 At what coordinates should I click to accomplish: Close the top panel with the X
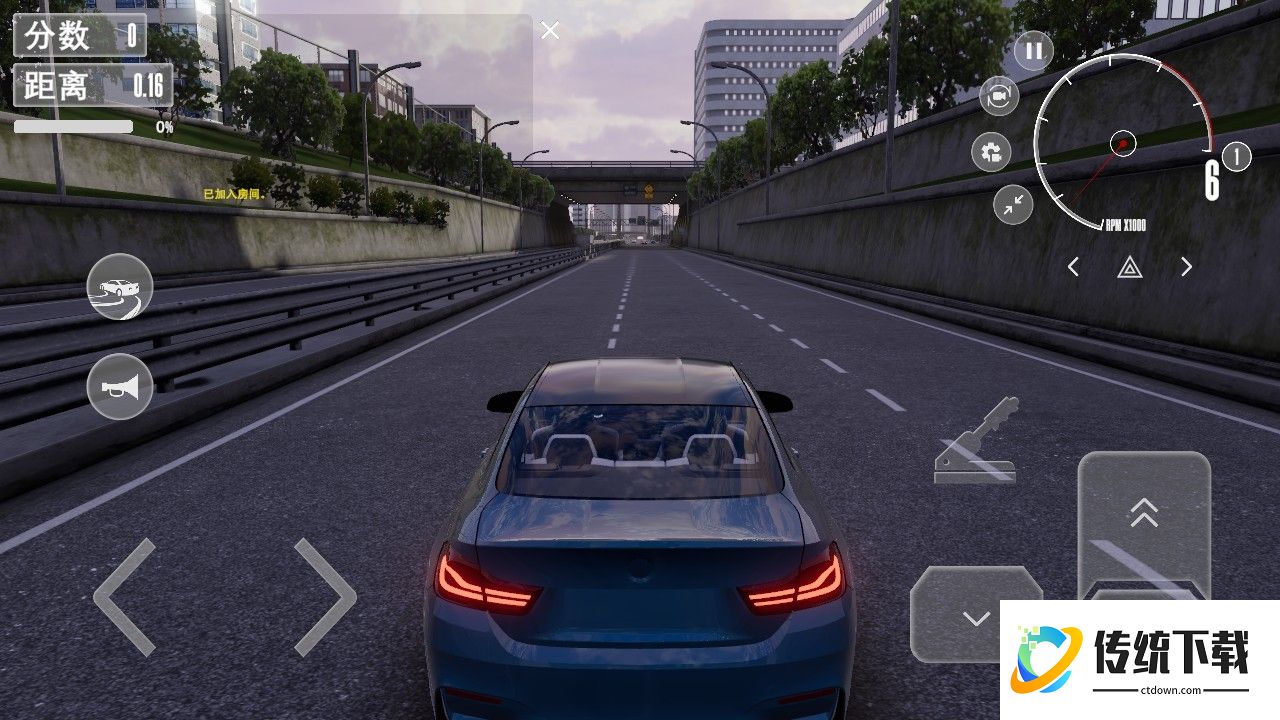[550, 31]
